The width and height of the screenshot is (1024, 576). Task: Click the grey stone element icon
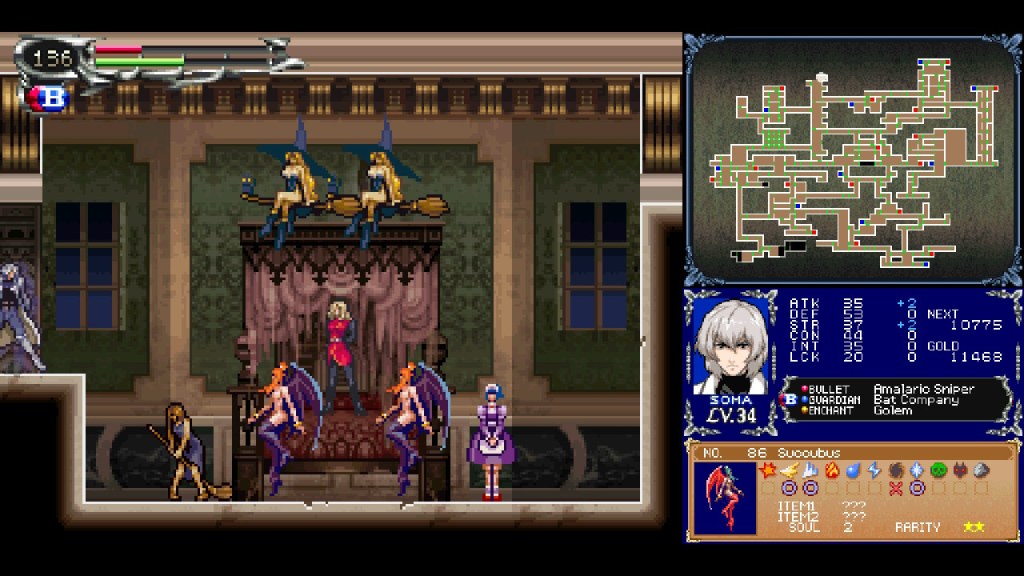tap(982, 470)
